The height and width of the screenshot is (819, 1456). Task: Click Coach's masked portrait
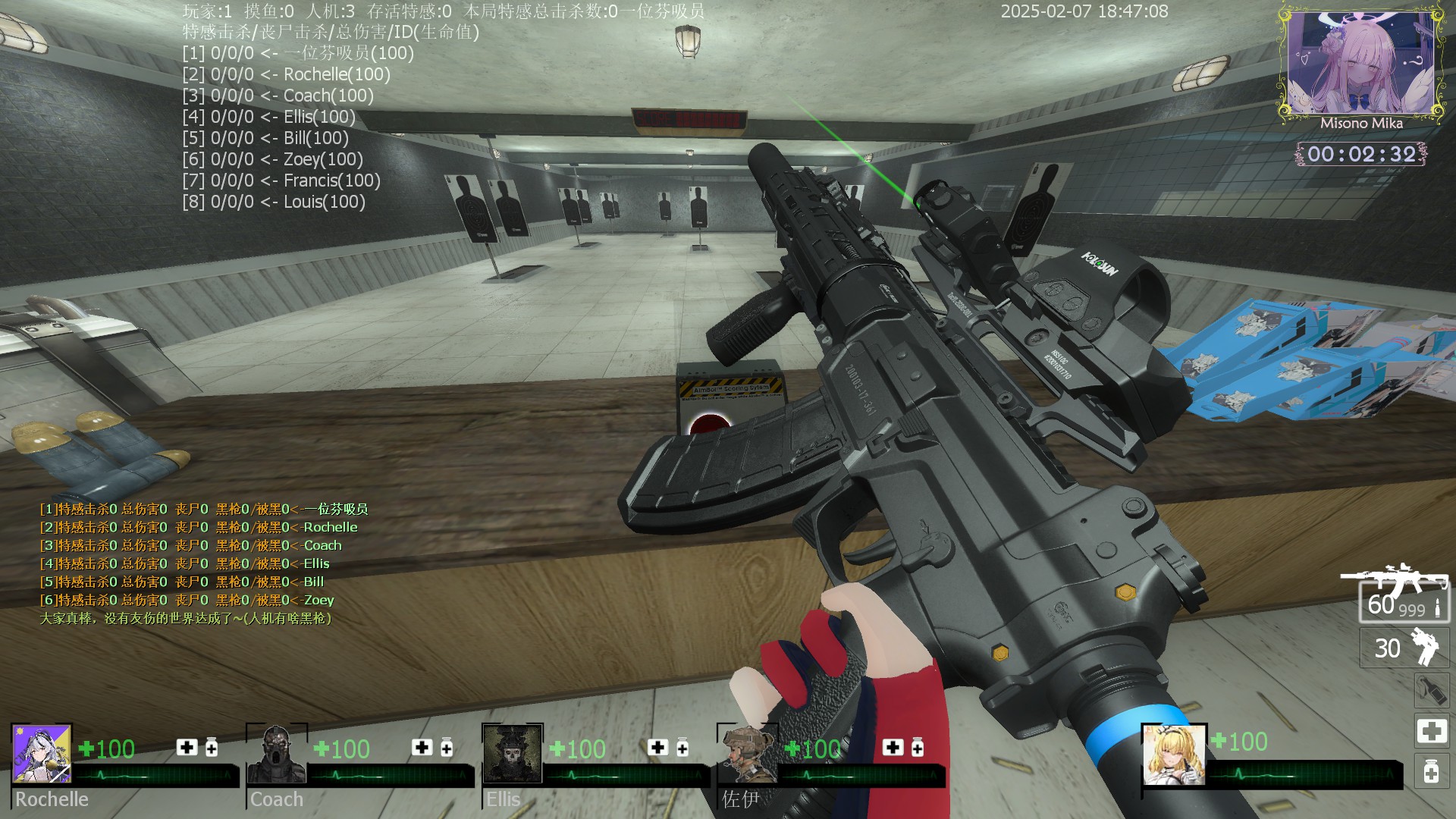(x=277, y=753)
